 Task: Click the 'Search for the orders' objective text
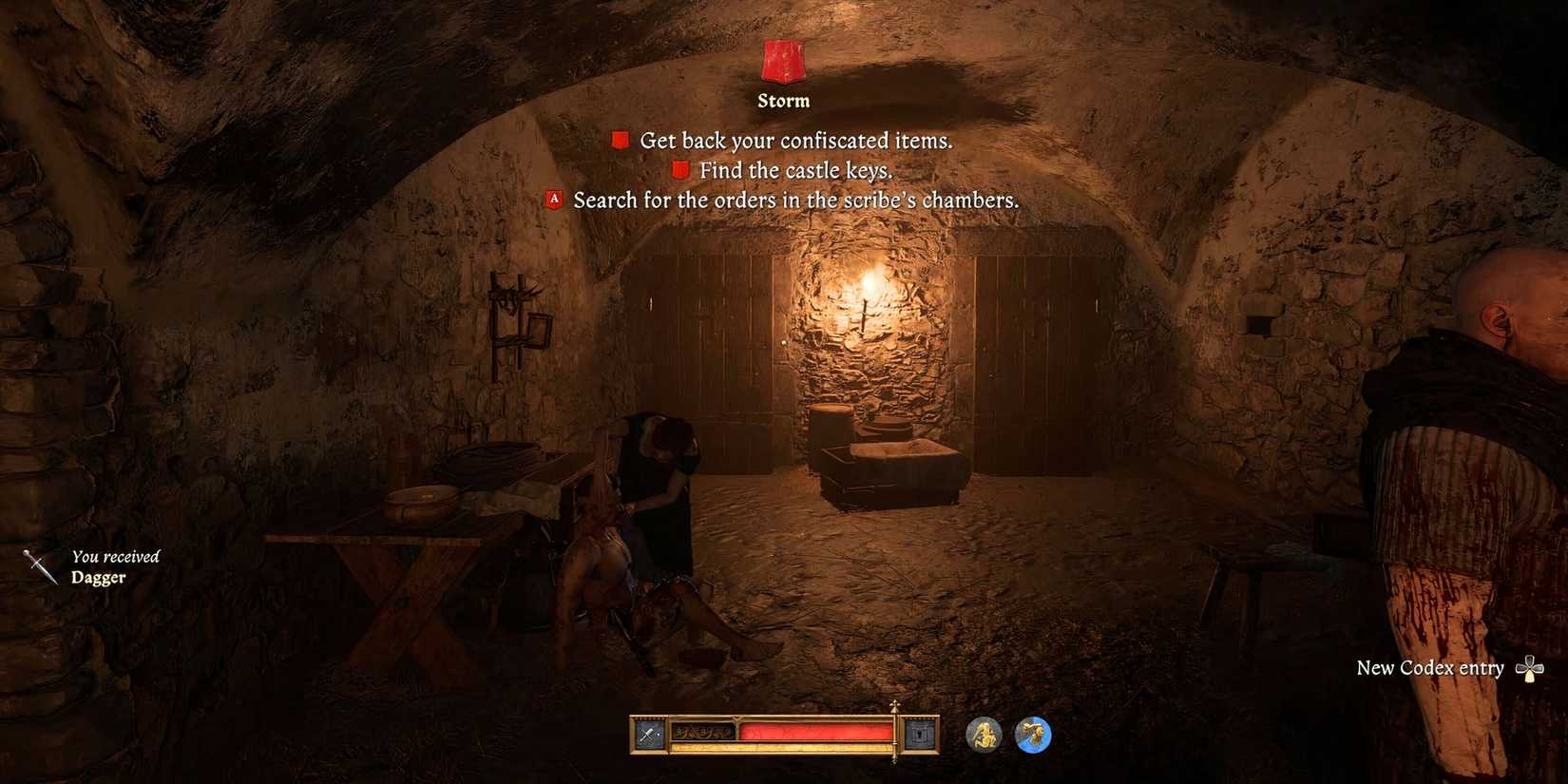point(794,201)
